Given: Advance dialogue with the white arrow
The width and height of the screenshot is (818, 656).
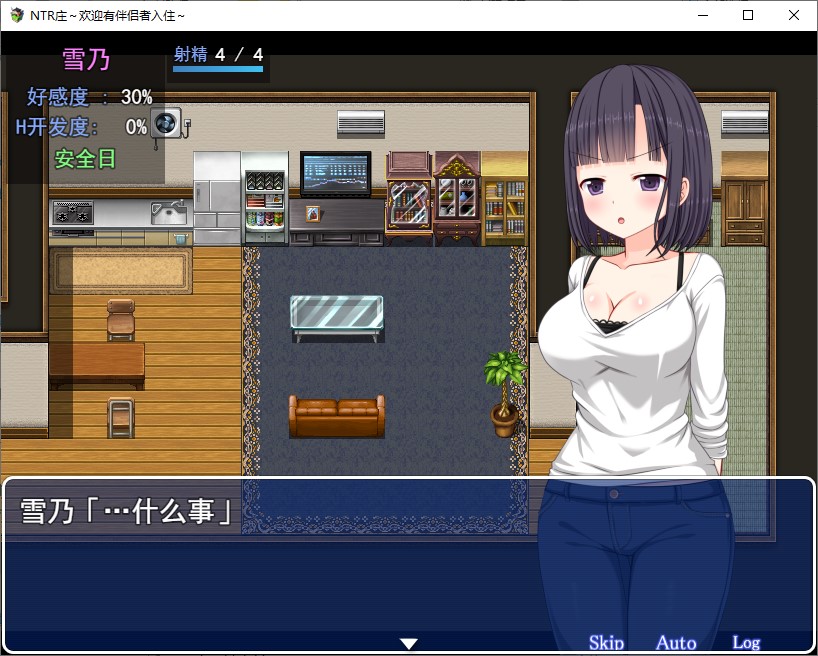Looking at the screenshot, I should 408,643.
